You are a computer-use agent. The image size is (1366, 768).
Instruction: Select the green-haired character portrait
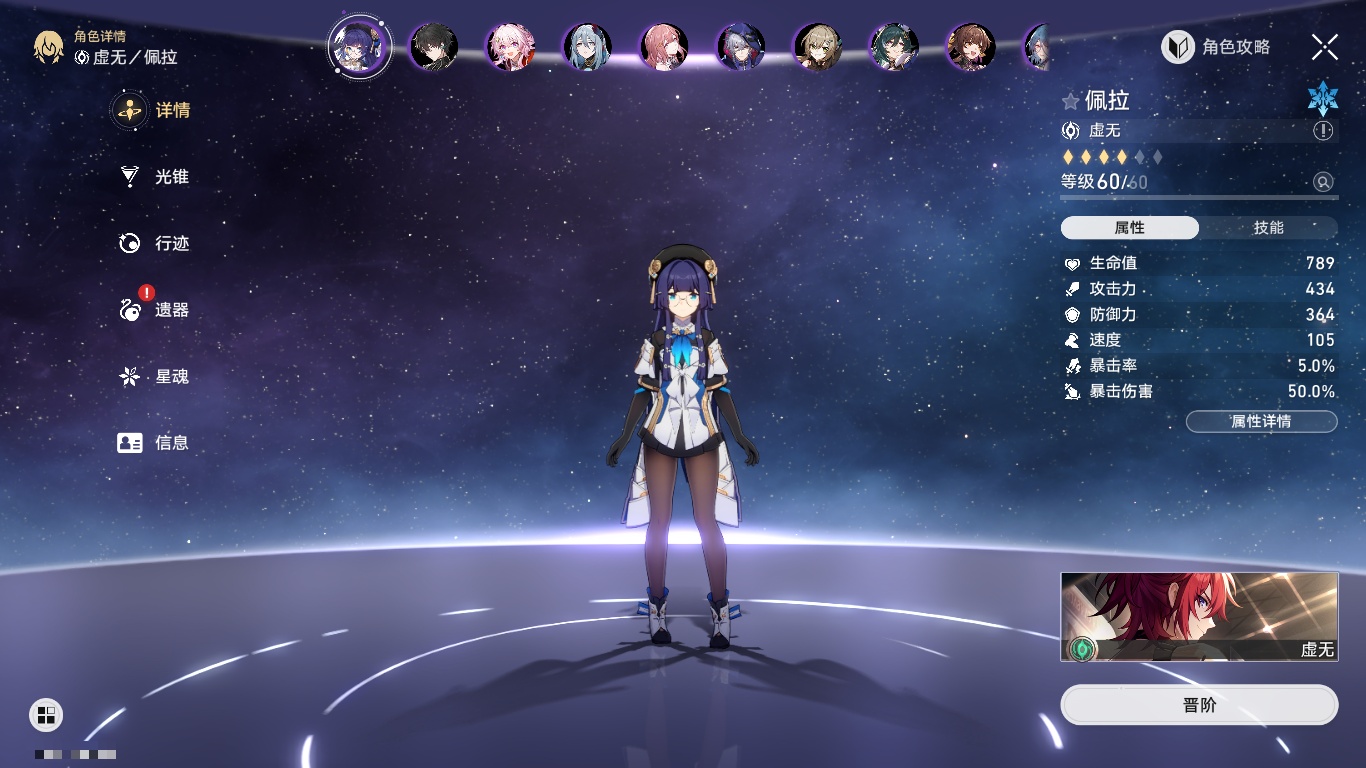[893, 47]
